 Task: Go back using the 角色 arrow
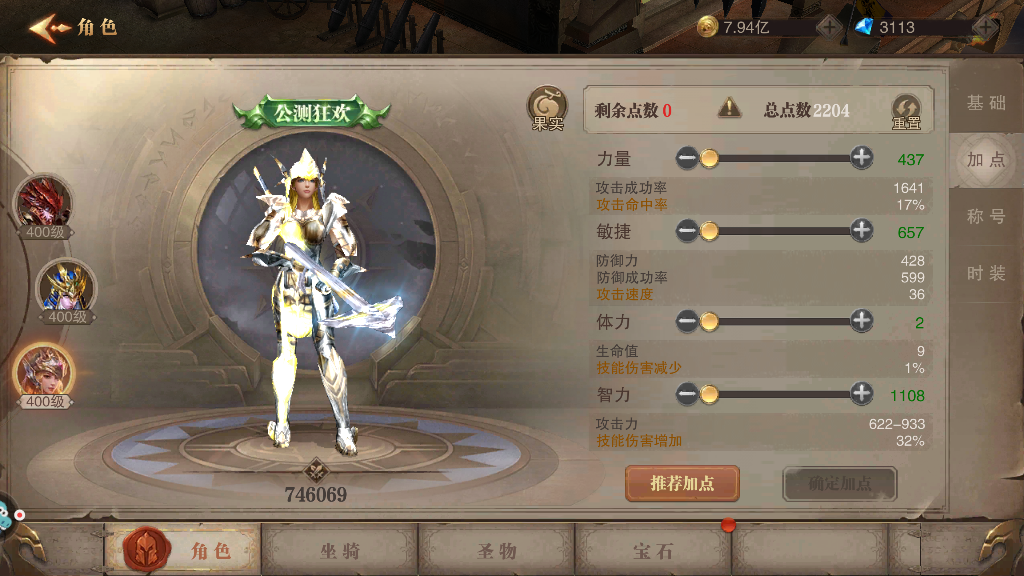pyautogui.click(x=46, y=27)
